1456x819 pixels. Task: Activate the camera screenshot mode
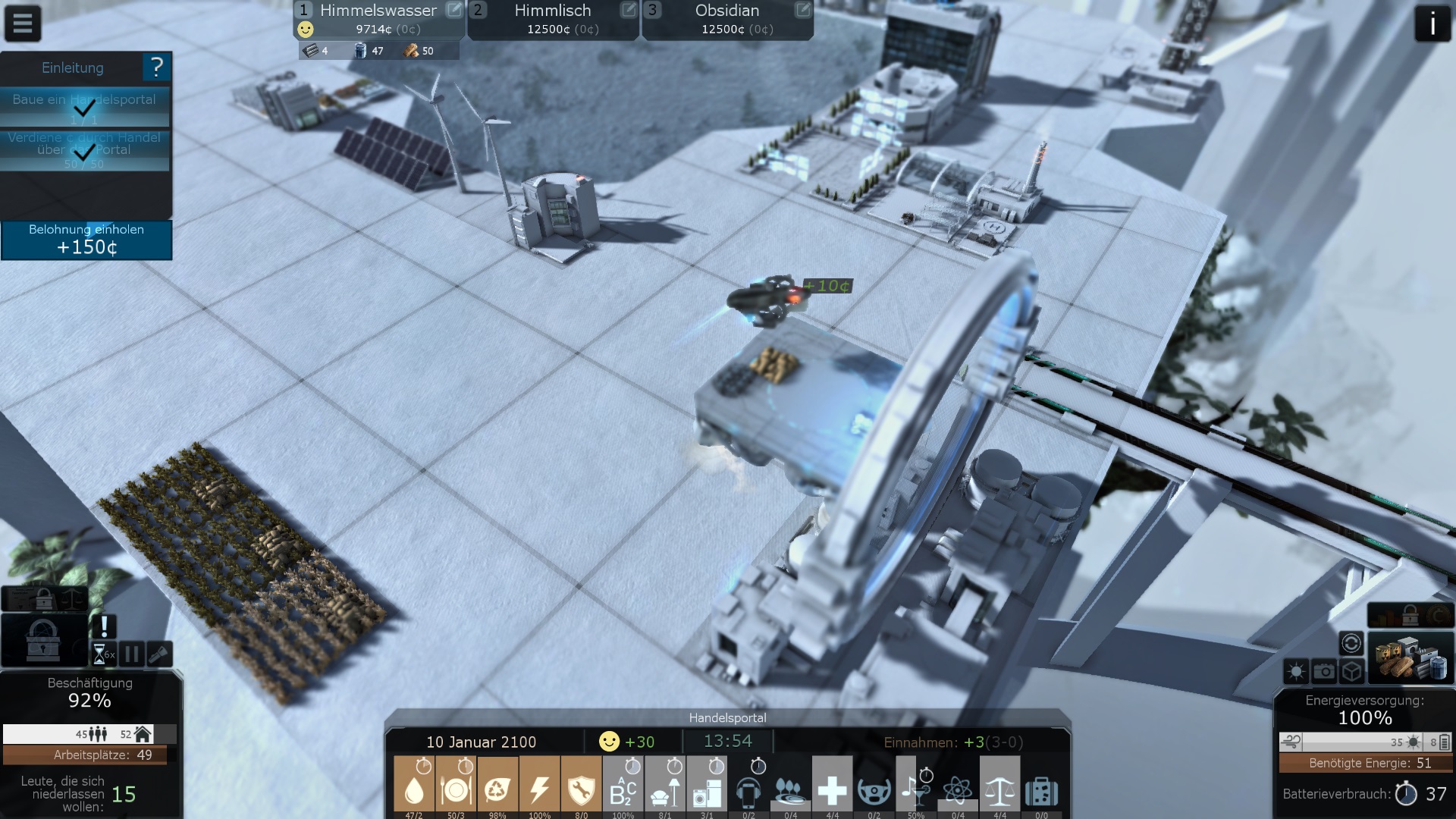(x=1324, y=671)
